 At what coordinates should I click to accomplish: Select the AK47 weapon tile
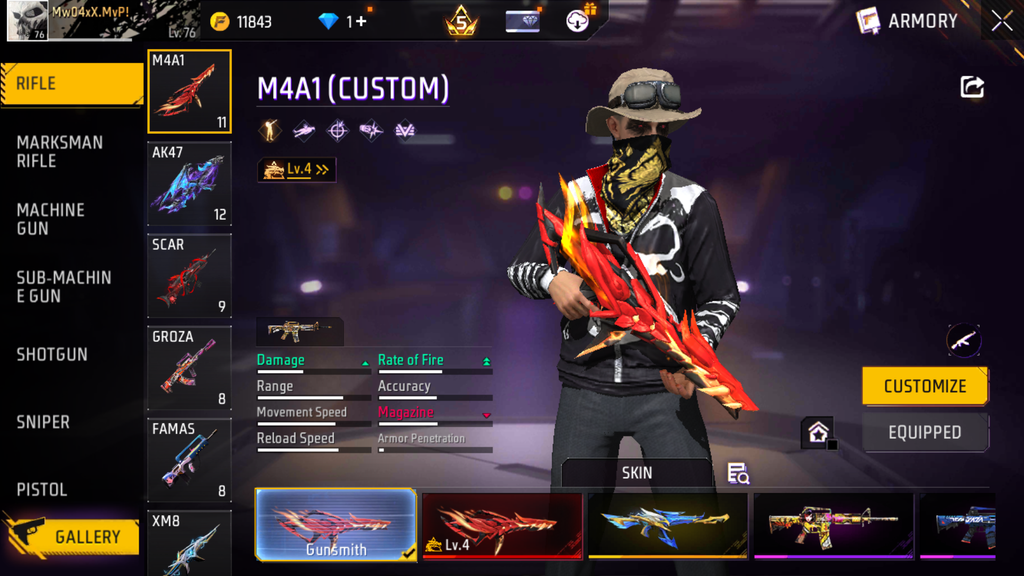(x=189, y=184)
